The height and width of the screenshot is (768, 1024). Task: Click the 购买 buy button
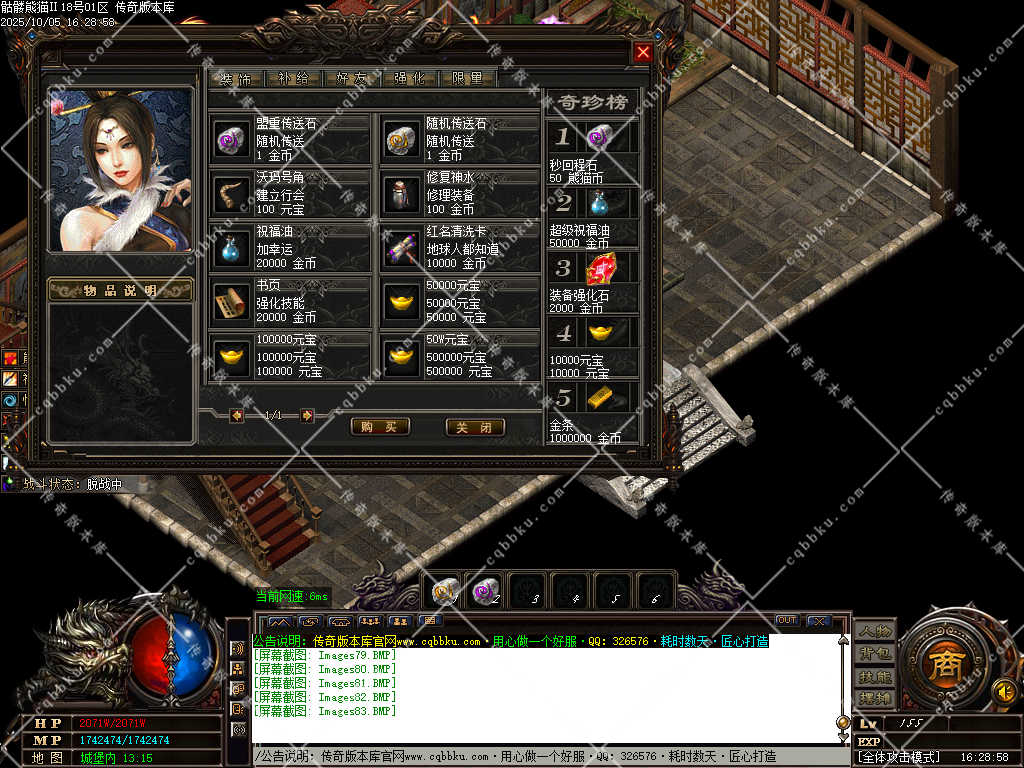point(380,427)
